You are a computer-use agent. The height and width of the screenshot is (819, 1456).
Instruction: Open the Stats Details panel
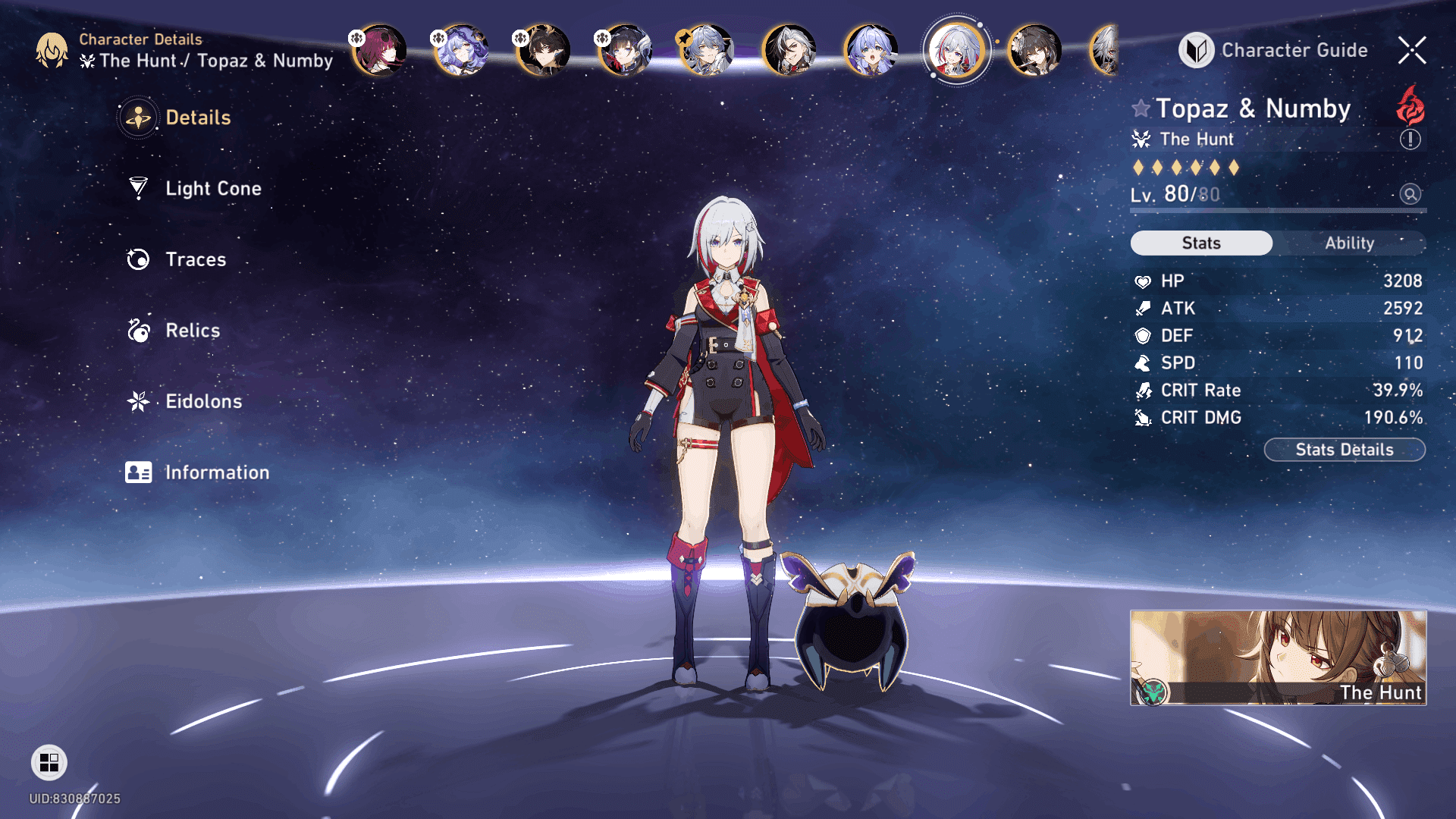click(1344, 450)
